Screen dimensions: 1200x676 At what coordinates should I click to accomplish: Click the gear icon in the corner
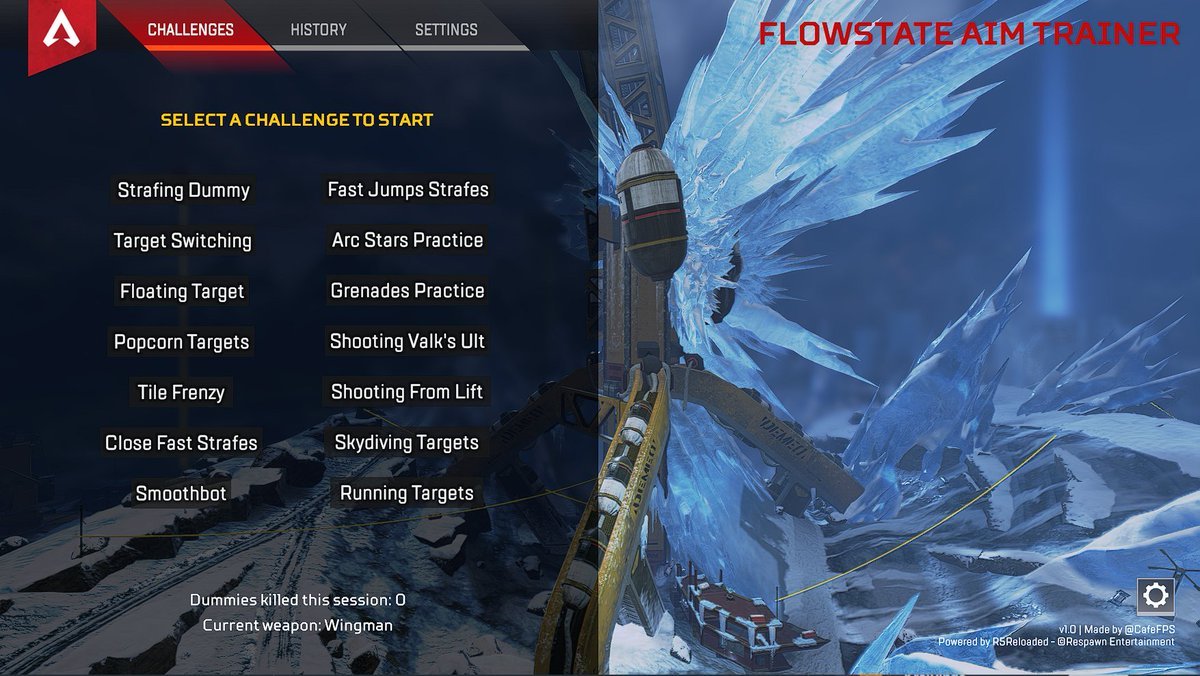(x=1155, y=597)
